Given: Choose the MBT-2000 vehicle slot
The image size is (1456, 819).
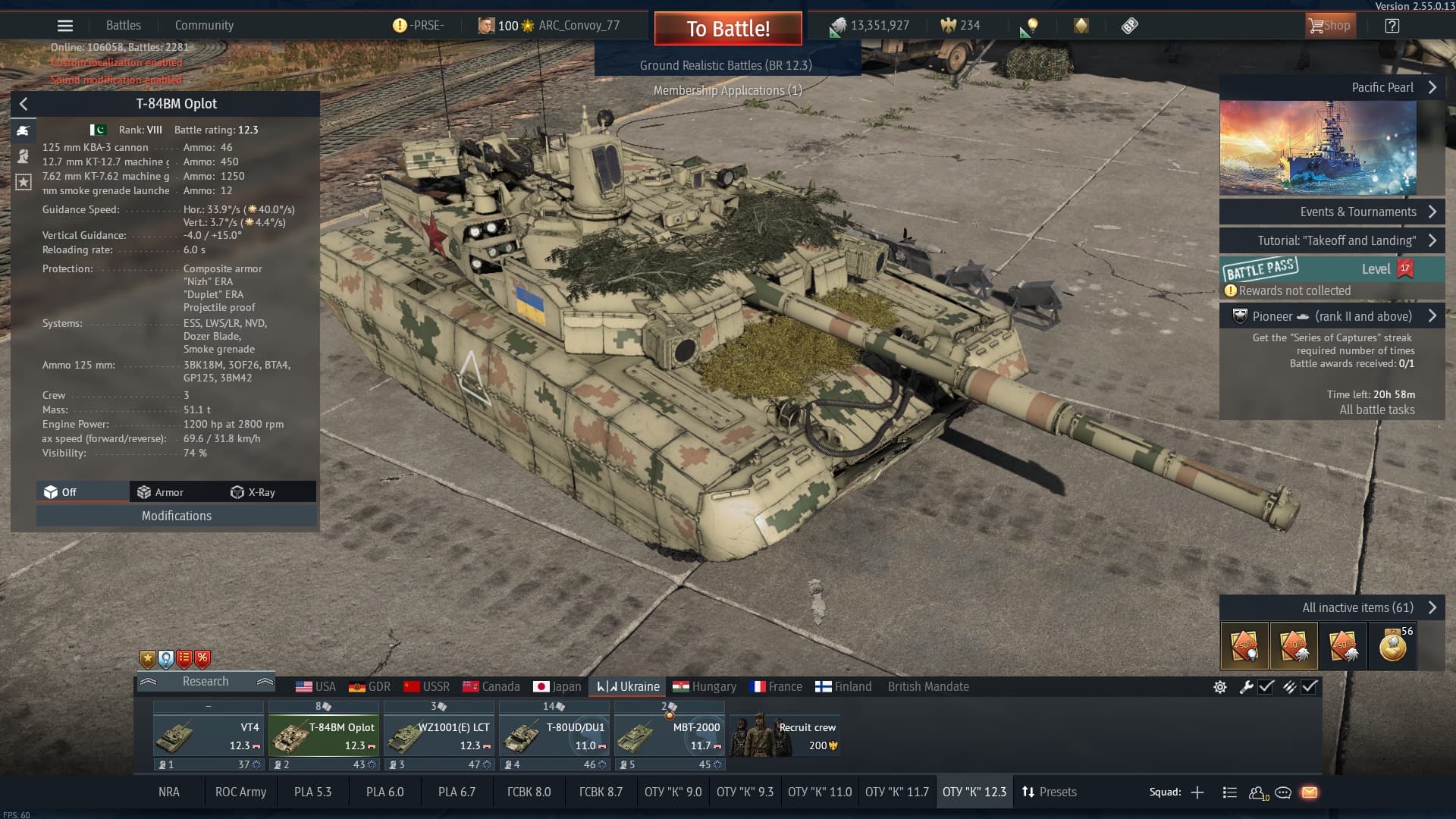Looking at the screenshot, I should [x=670, y=736].
